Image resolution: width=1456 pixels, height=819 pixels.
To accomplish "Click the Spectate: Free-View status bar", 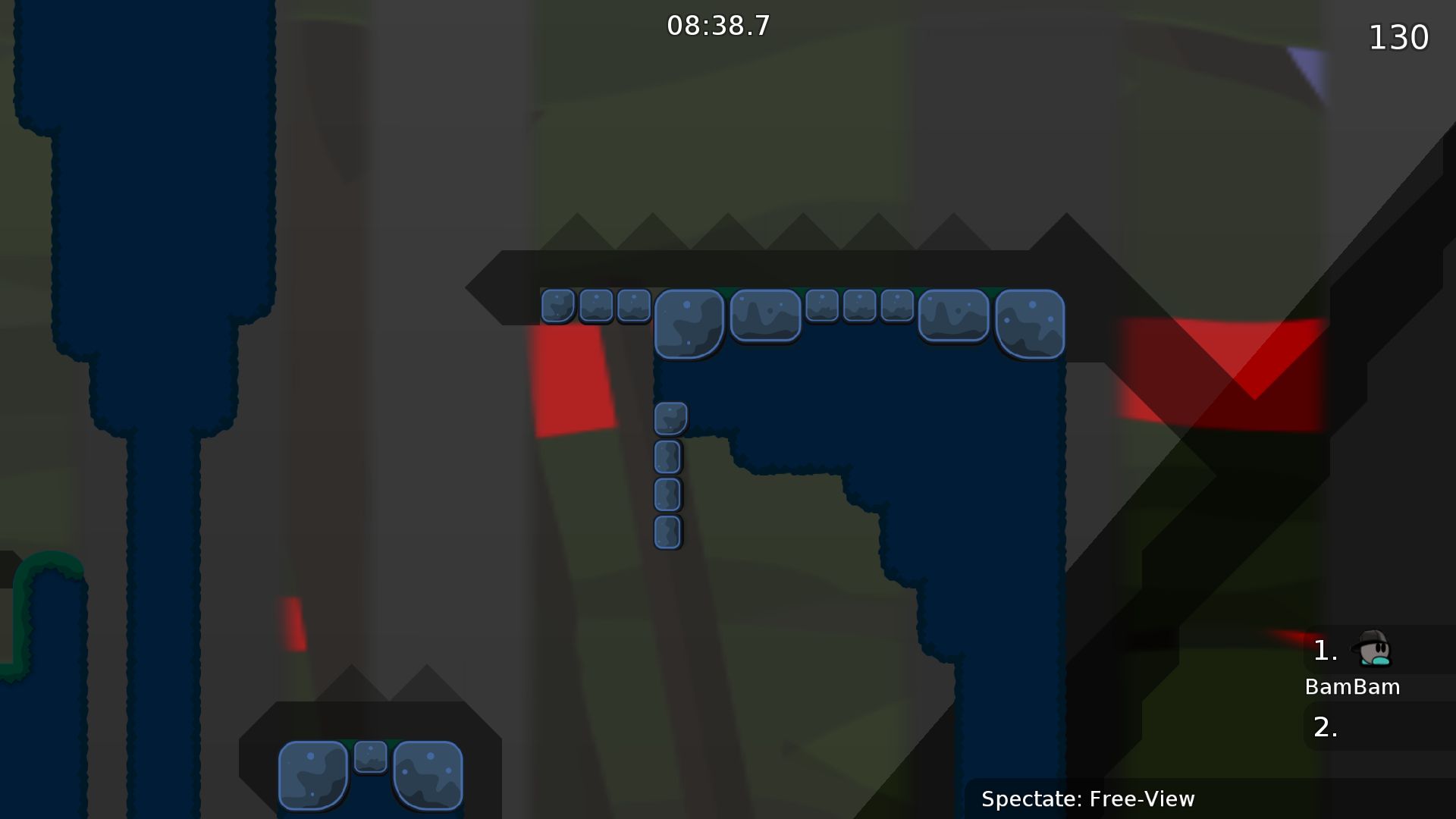I will click(x=1088, y=799).
